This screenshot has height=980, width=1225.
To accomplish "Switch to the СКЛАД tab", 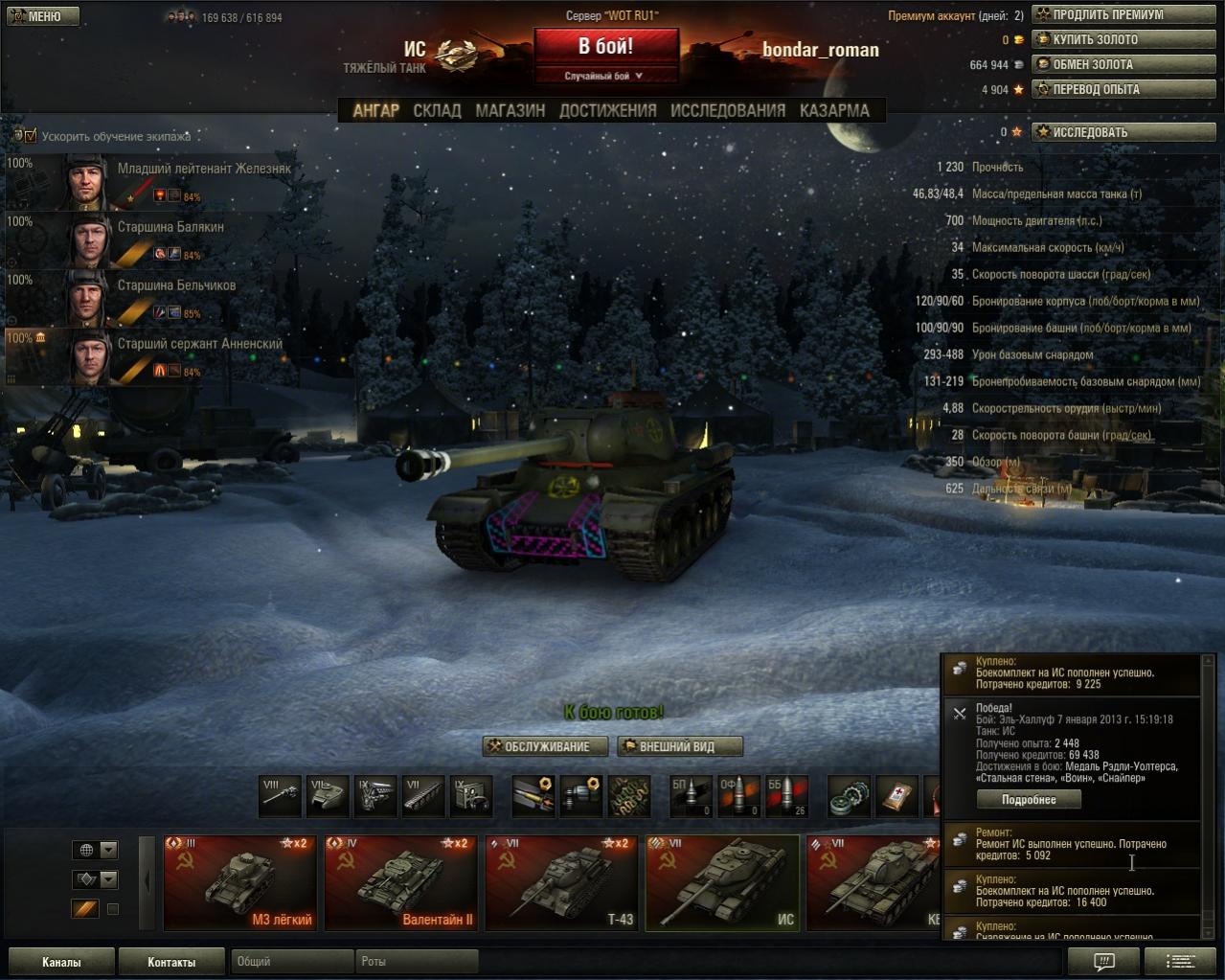I will point(437,111).
